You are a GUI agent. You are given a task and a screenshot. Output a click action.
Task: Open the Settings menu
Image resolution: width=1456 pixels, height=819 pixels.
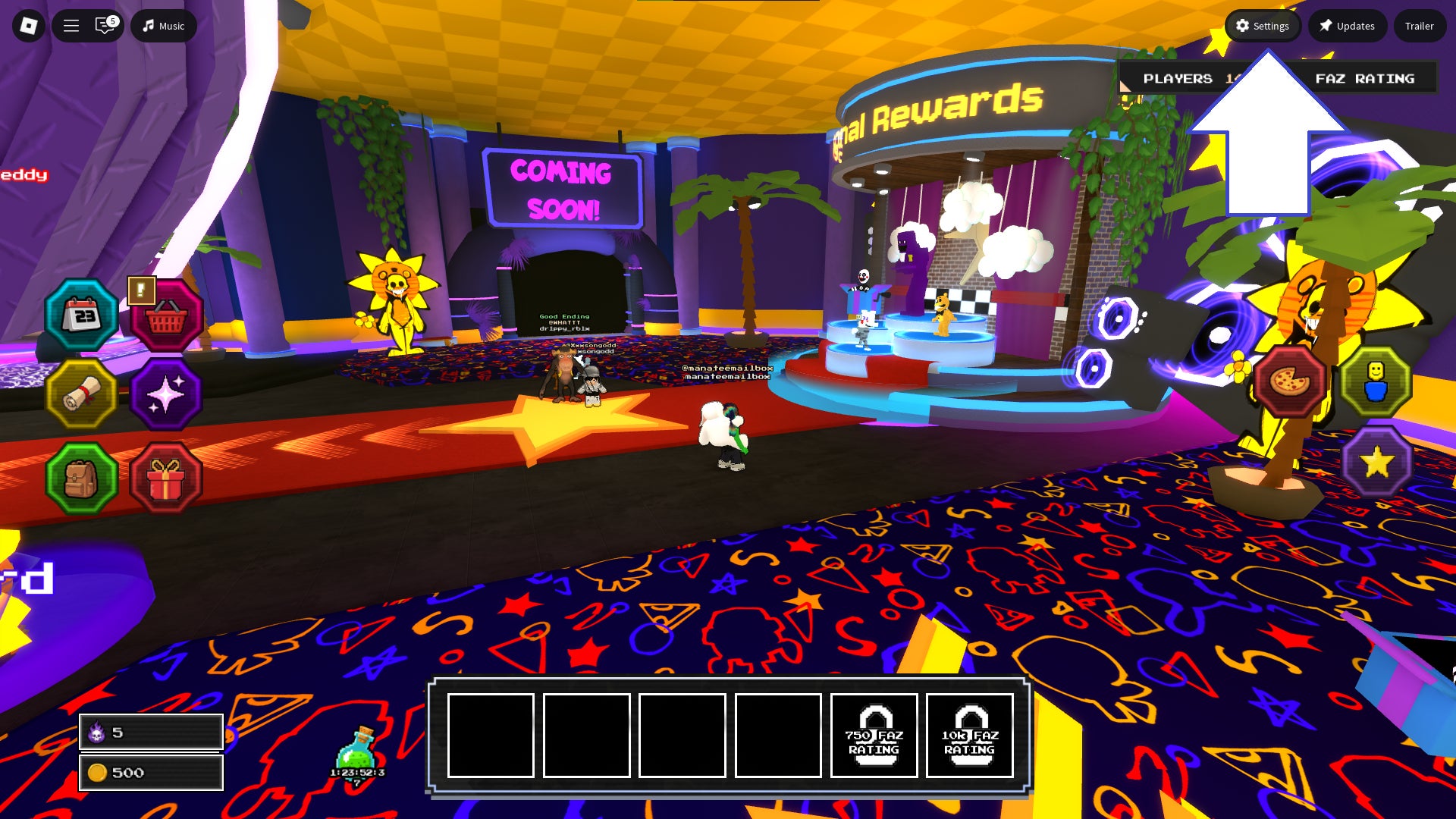tap(1263, 26)
